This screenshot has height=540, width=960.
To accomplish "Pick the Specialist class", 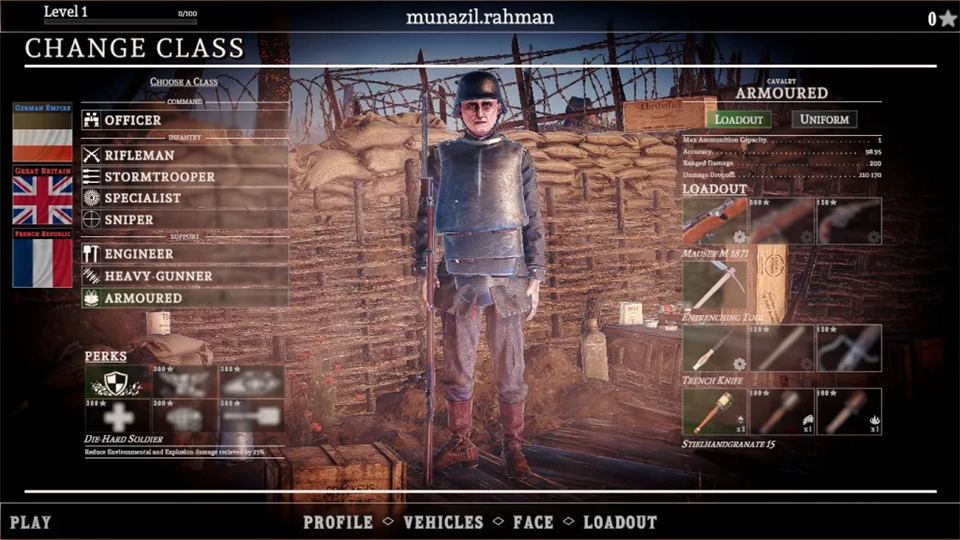I will click(x=185, y=198).
